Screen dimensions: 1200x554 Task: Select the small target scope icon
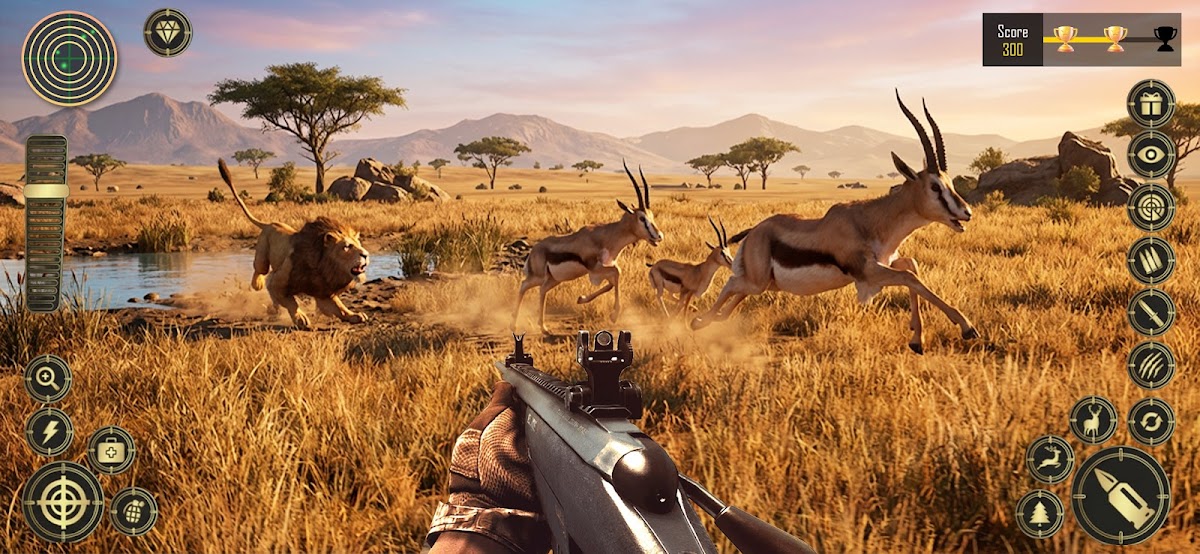tap(1151, 207)
